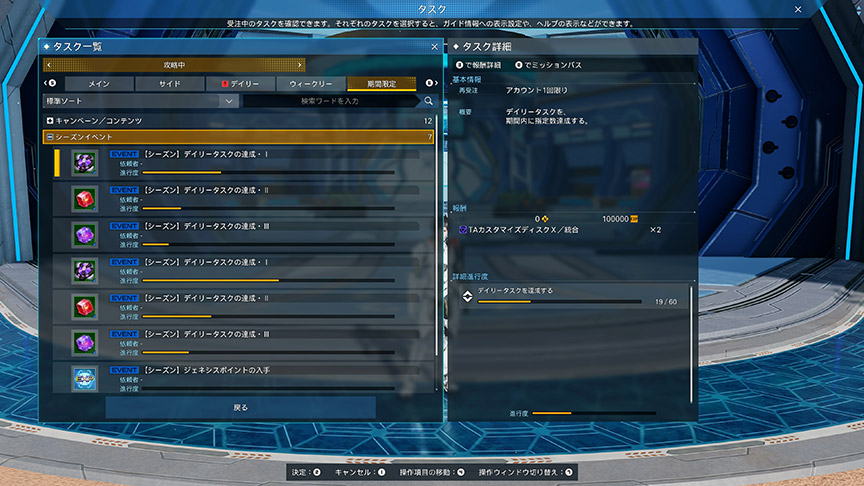Viewport: 864px width, 486px height.
Task: Open the ウィークリー tasks tab
Action: point(311,84)
